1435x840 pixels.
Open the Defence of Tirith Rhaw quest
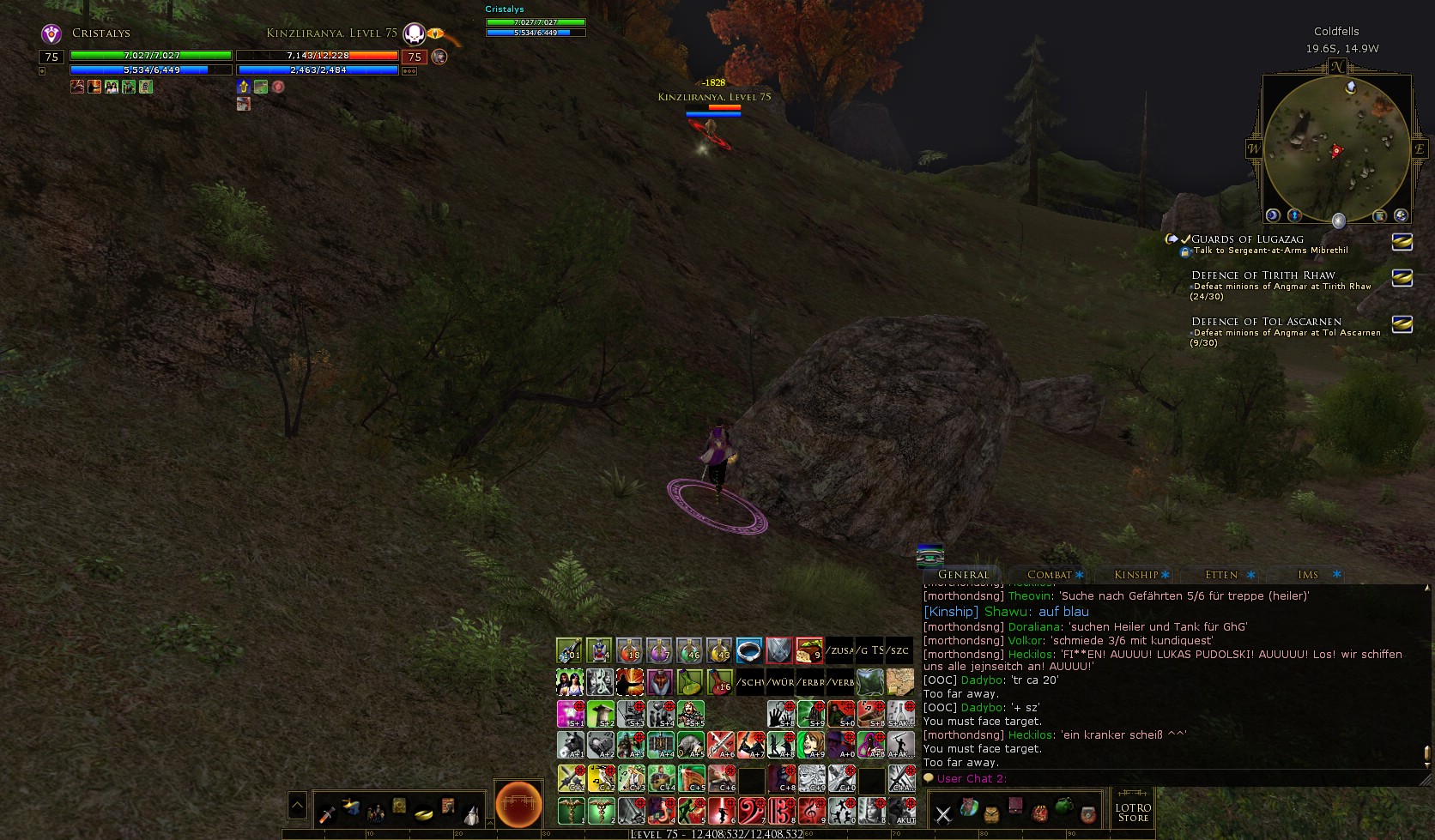(1262, 275)
